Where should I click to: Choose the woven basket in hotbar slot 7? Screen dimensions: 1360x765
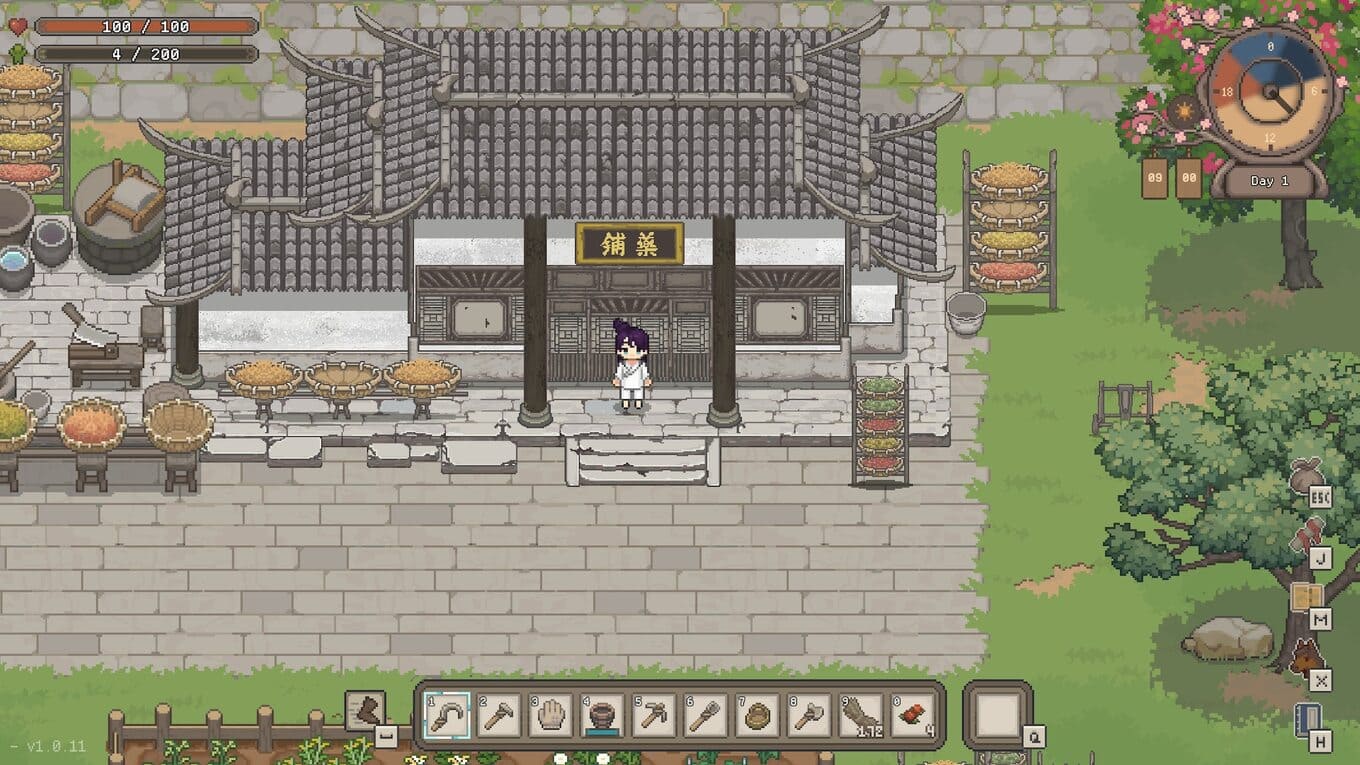pyautogui.click(x=758, y=715)
